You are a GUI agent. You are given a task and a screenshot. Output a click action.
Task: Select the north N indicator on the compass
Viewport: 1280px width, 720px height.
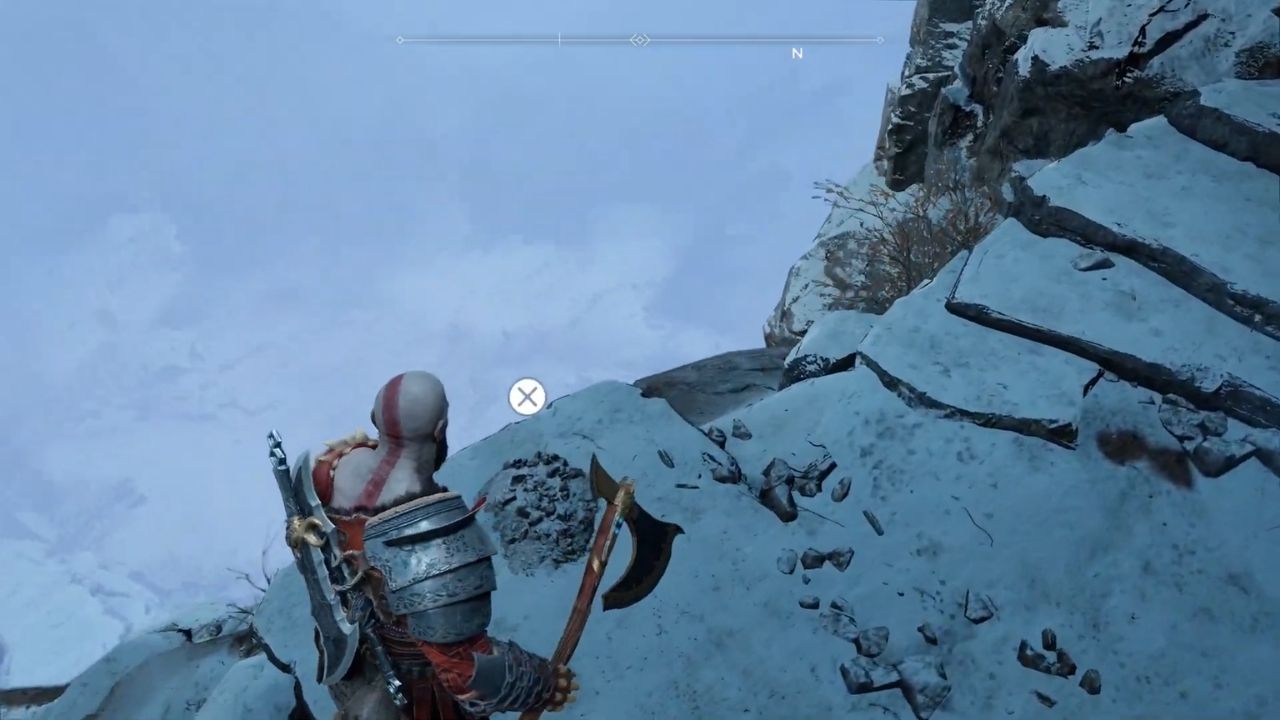(x=797, y=54)
